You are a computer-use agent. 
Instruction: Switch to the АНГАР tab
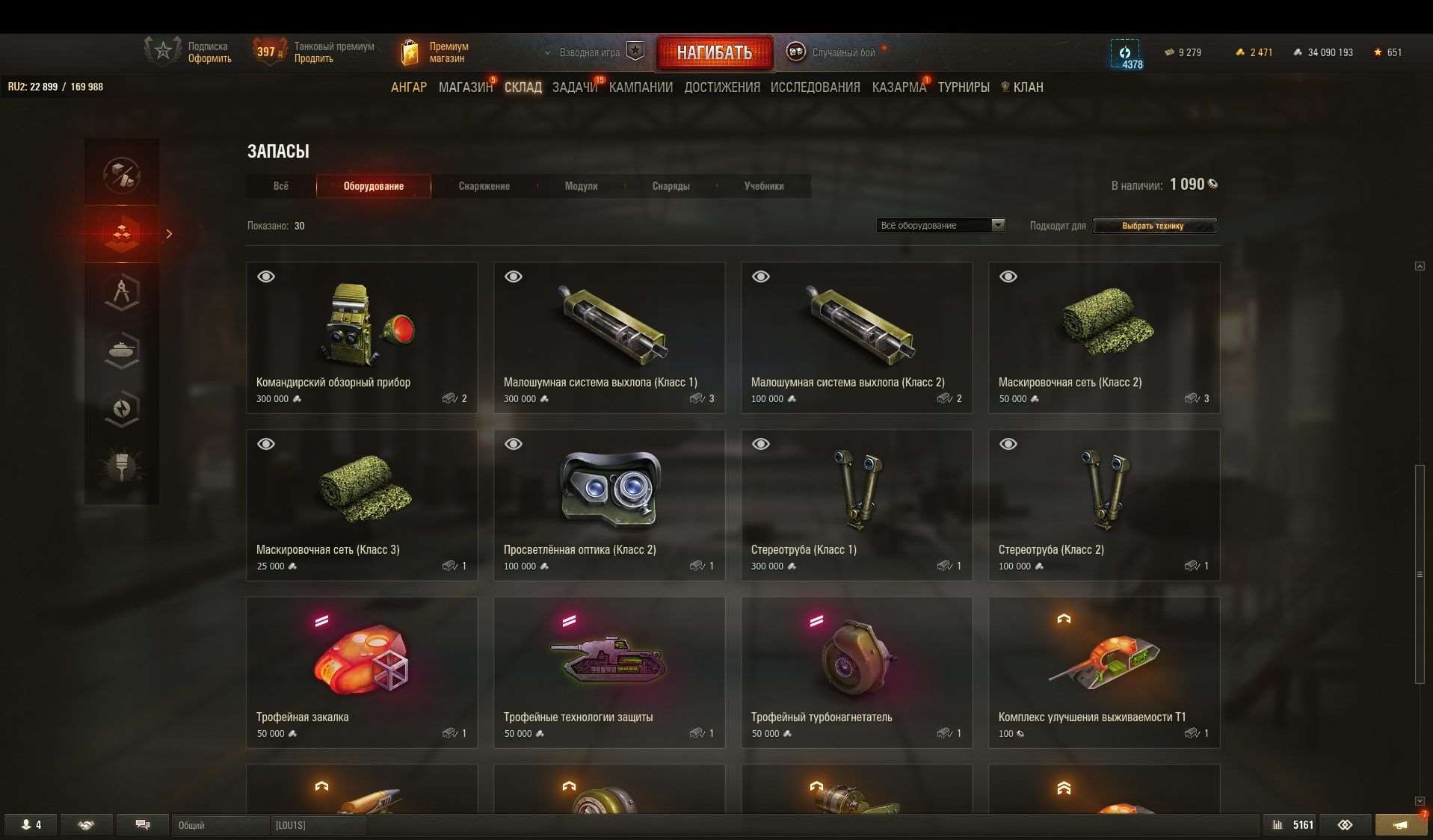[407, 87]
